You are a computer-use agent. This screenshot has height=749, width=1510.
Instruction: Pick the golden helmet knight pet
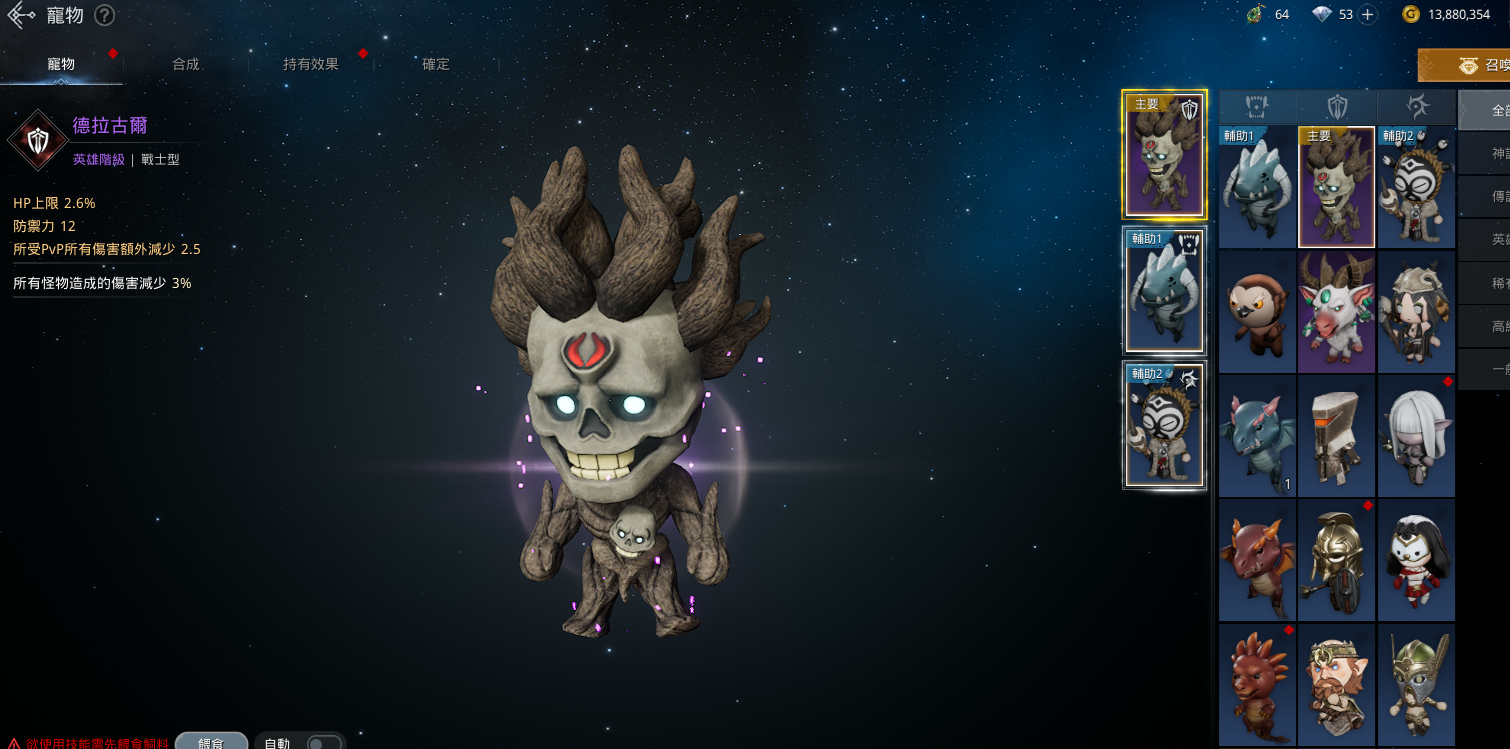[1337, 560]
